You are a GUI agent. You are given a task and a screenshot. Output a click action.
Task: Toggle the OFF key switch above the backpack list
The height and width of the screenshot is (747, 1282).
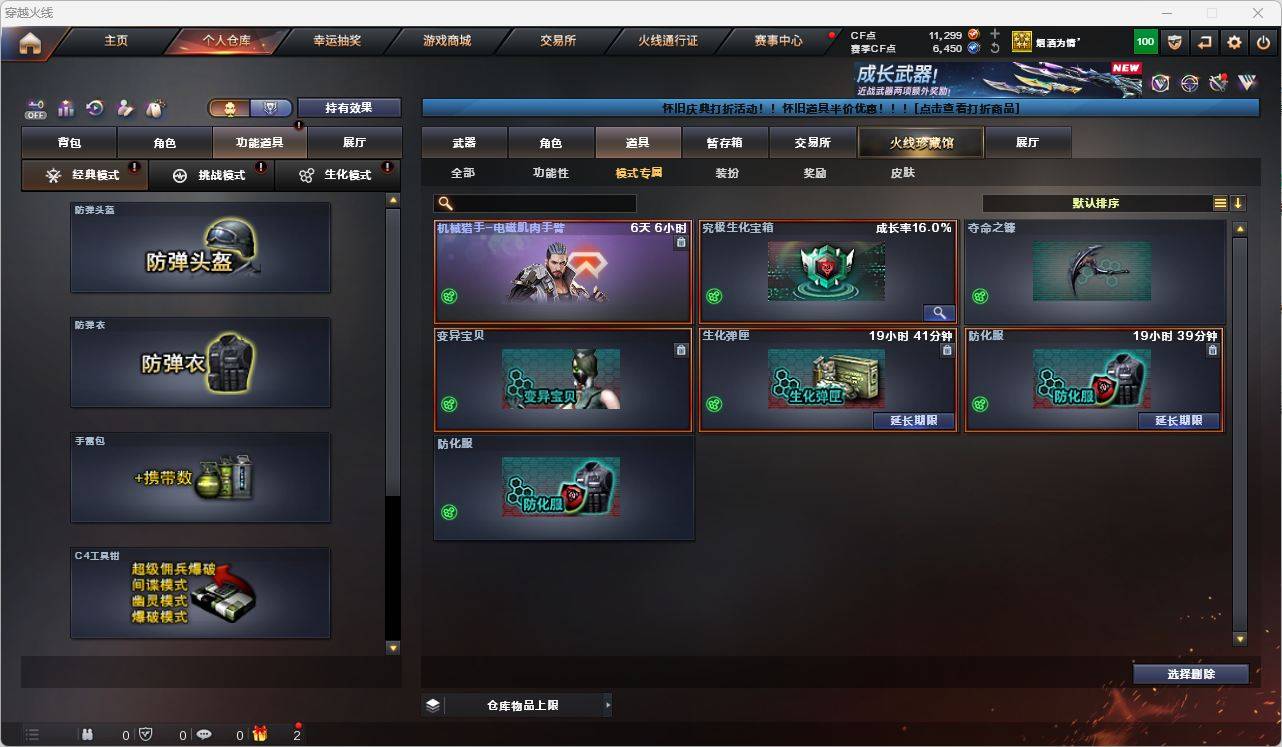(x=36, y=108)
